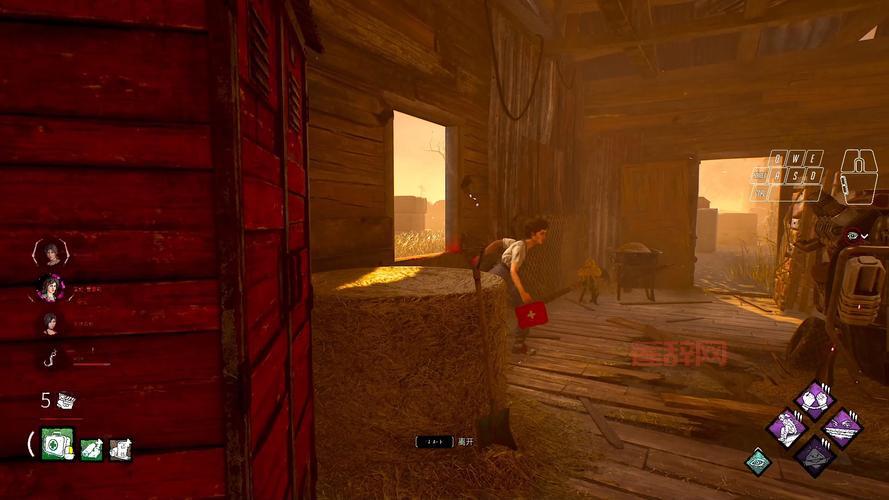Select the striped purple perk on the right
Screen dimensions: 889x500
(842, 428)
